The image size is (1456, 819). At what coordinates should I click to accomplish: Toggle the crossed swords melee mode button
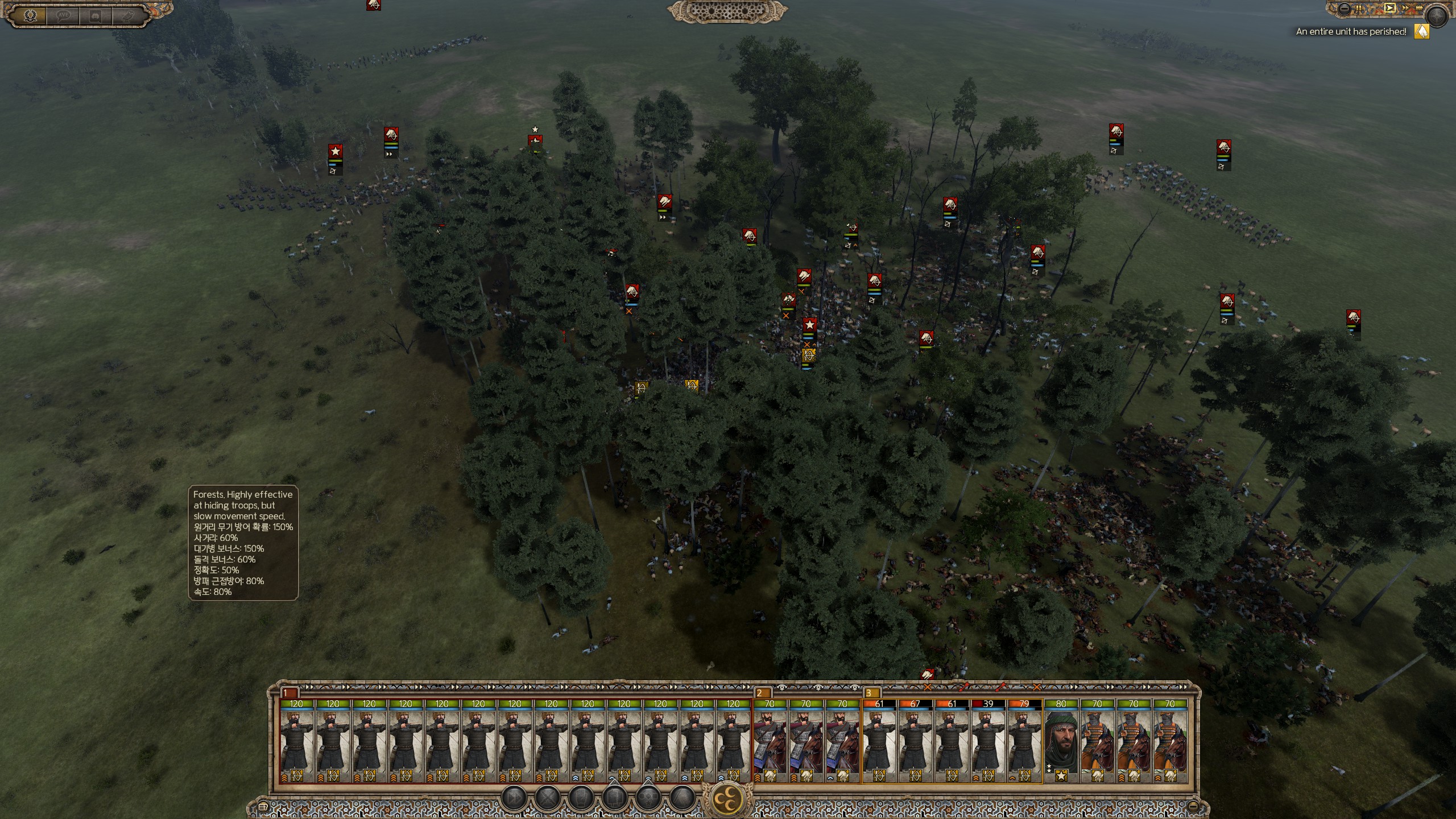point(548,799)
